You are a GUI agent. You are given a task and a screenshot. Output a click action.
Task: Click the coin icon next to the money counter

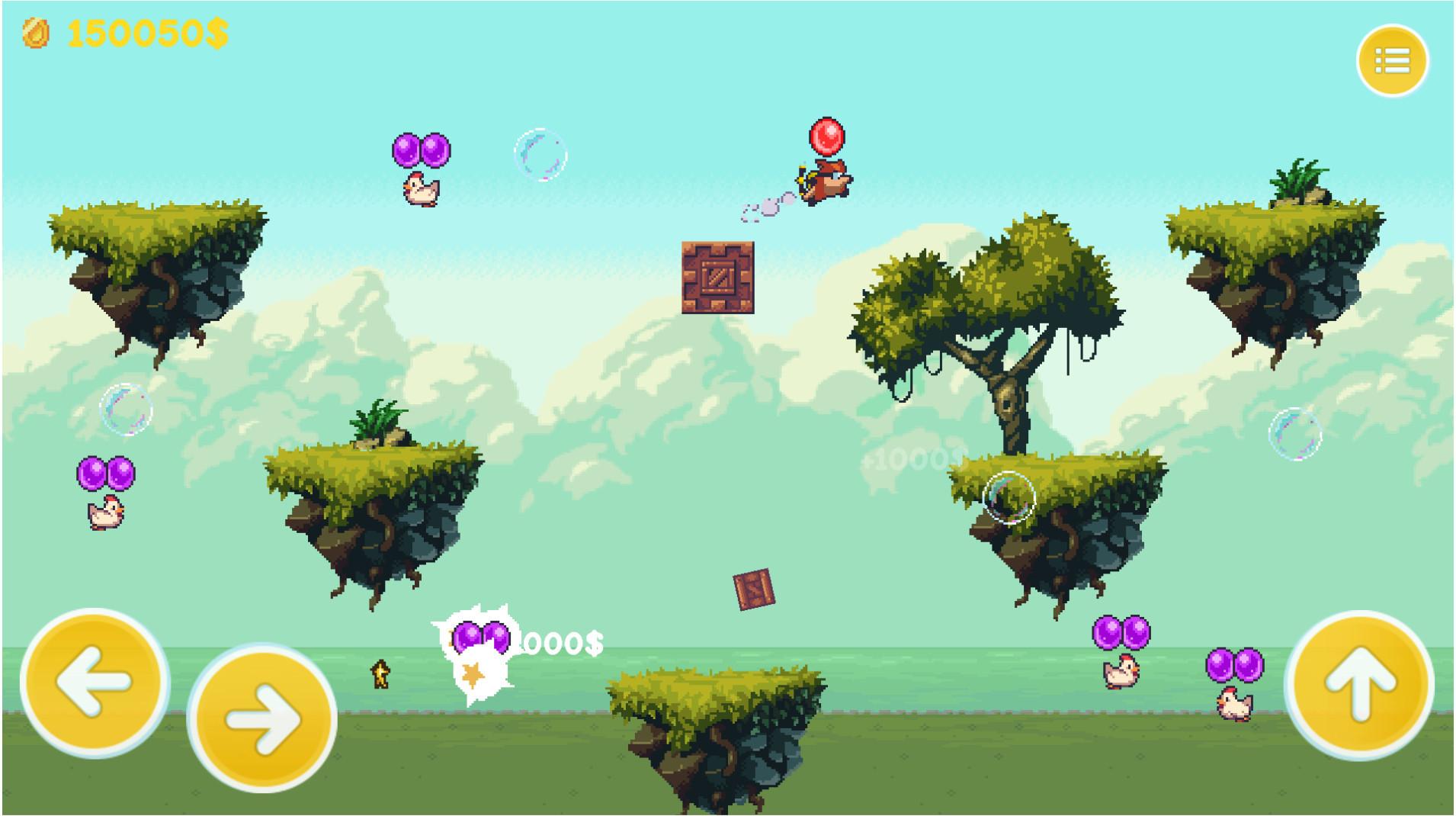pyautogui.click(x=37, y=31)
